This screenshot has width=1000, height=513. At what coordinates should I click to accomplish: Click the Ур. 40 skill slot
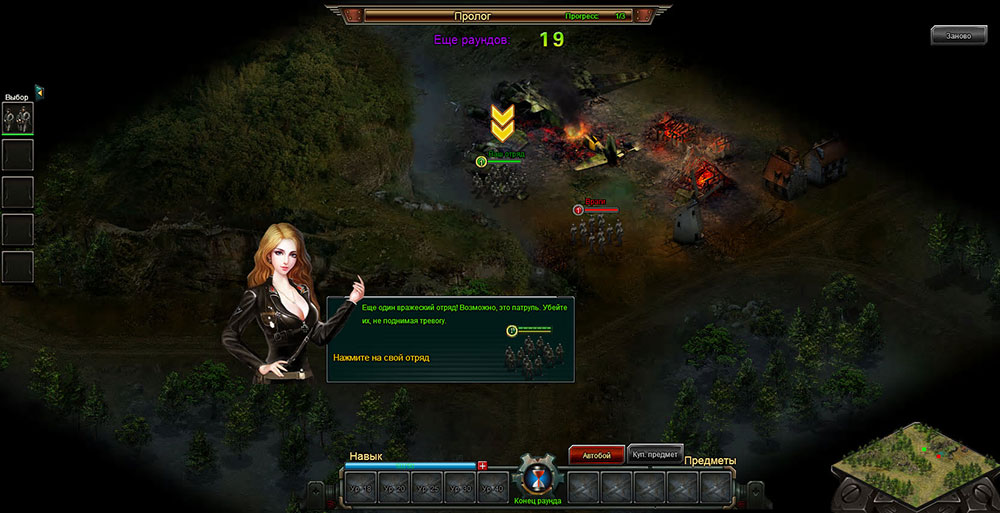491,488
